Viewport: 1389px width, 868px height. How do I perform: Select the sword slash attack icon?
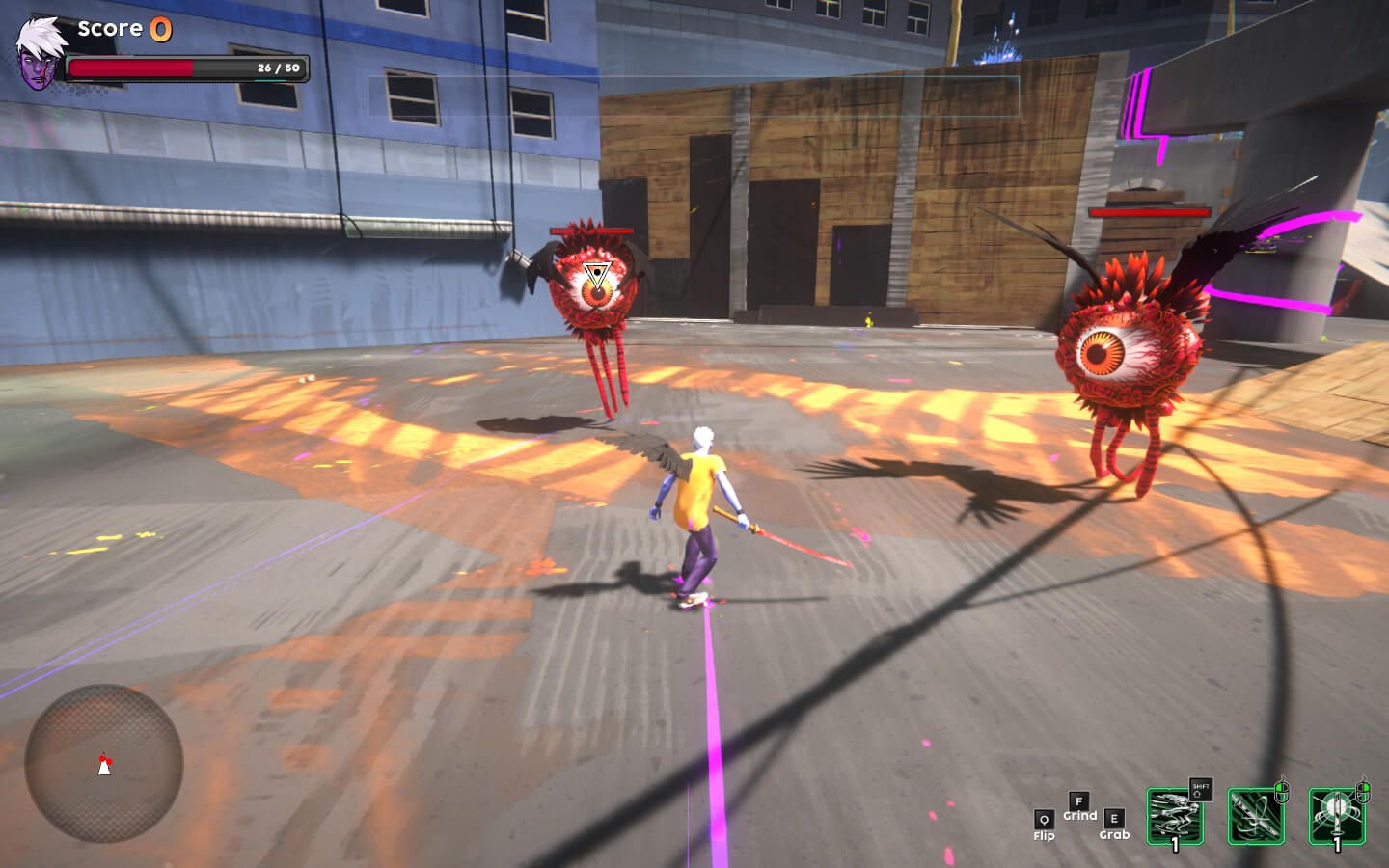[1256, 817]
